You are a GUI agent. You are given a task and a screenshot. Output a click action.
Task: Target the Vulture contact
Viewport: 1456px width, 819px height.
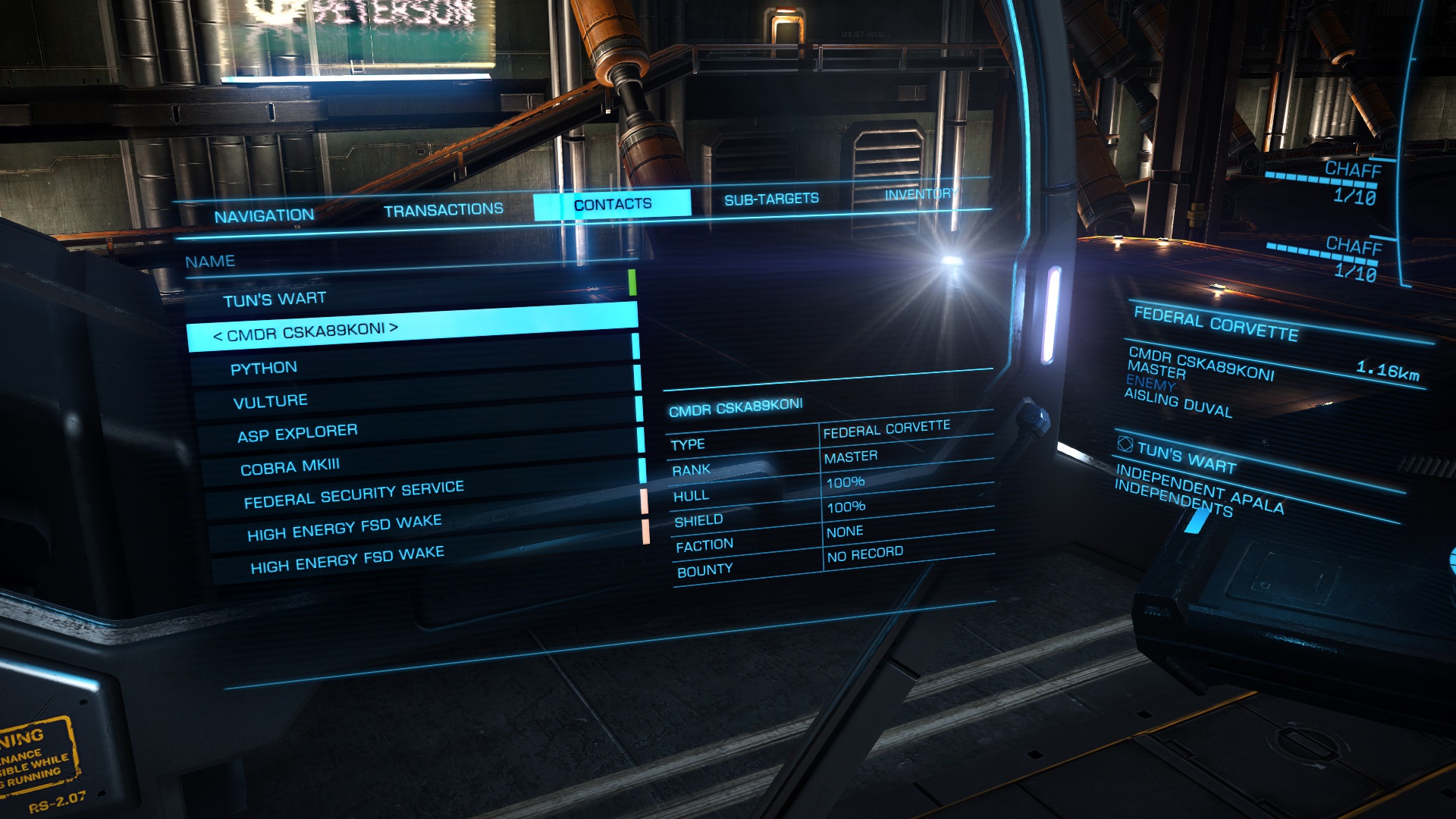[270, 402]
